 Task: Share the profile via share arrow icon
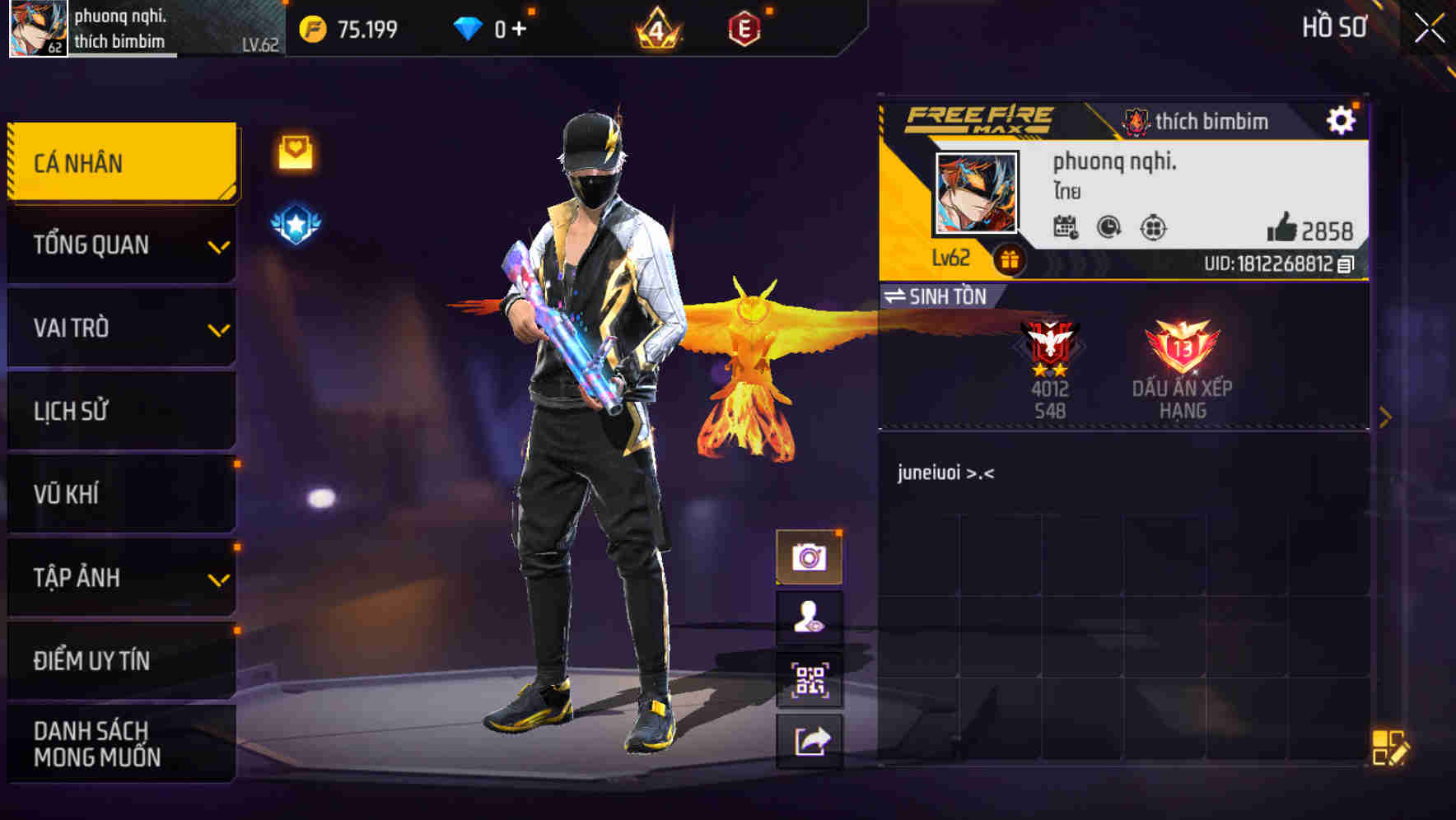coord(810,742)
